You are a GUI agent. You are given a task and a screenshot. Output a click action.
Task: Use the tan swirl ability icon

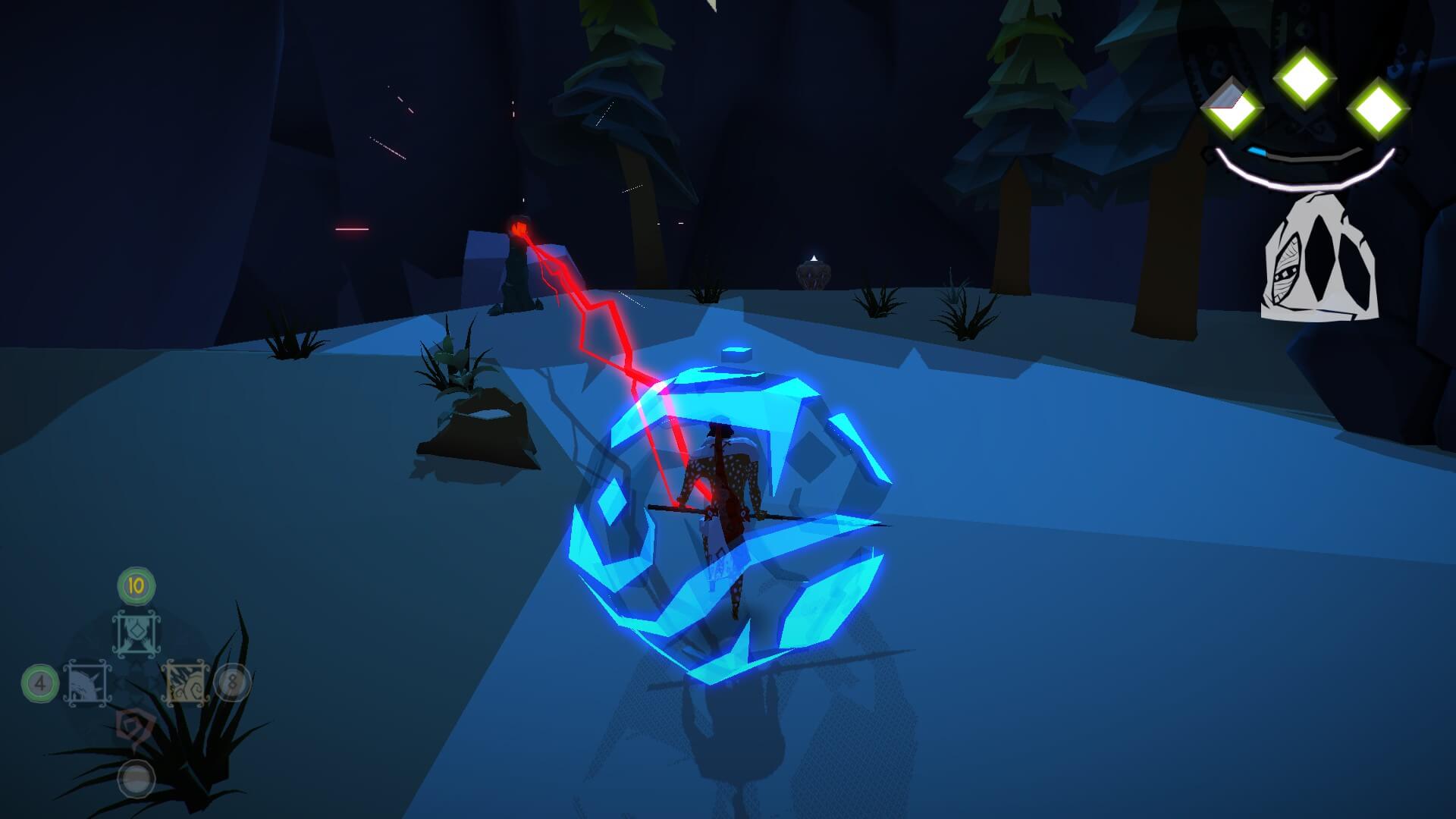pyautogui.click(x=185, y=683)
